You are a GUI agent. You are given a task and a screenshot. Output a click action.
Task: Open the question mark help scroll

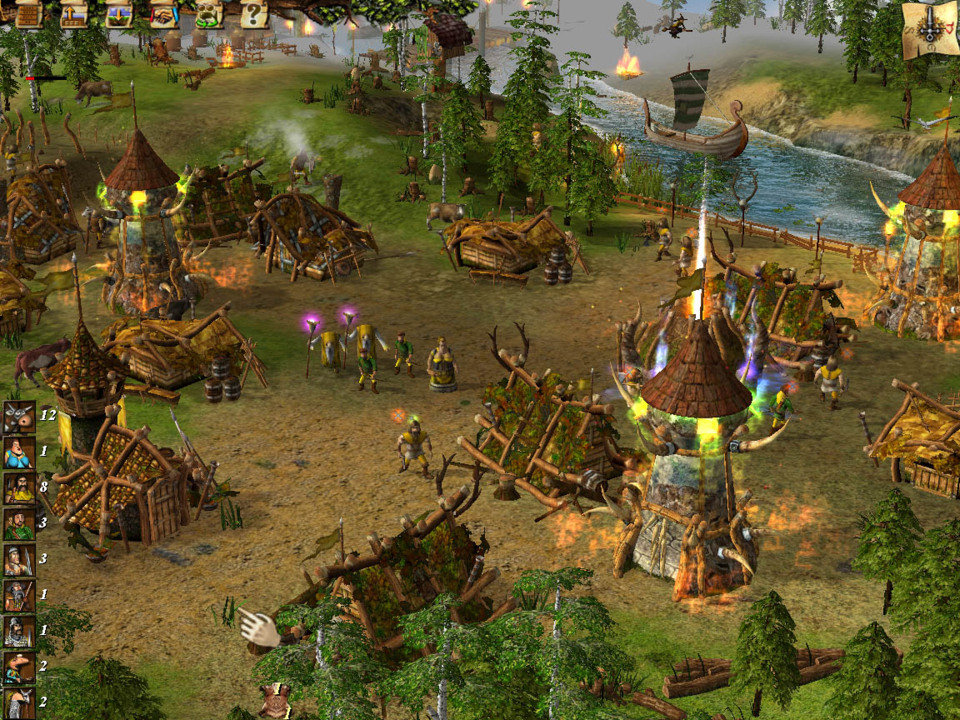pos(254,14)
